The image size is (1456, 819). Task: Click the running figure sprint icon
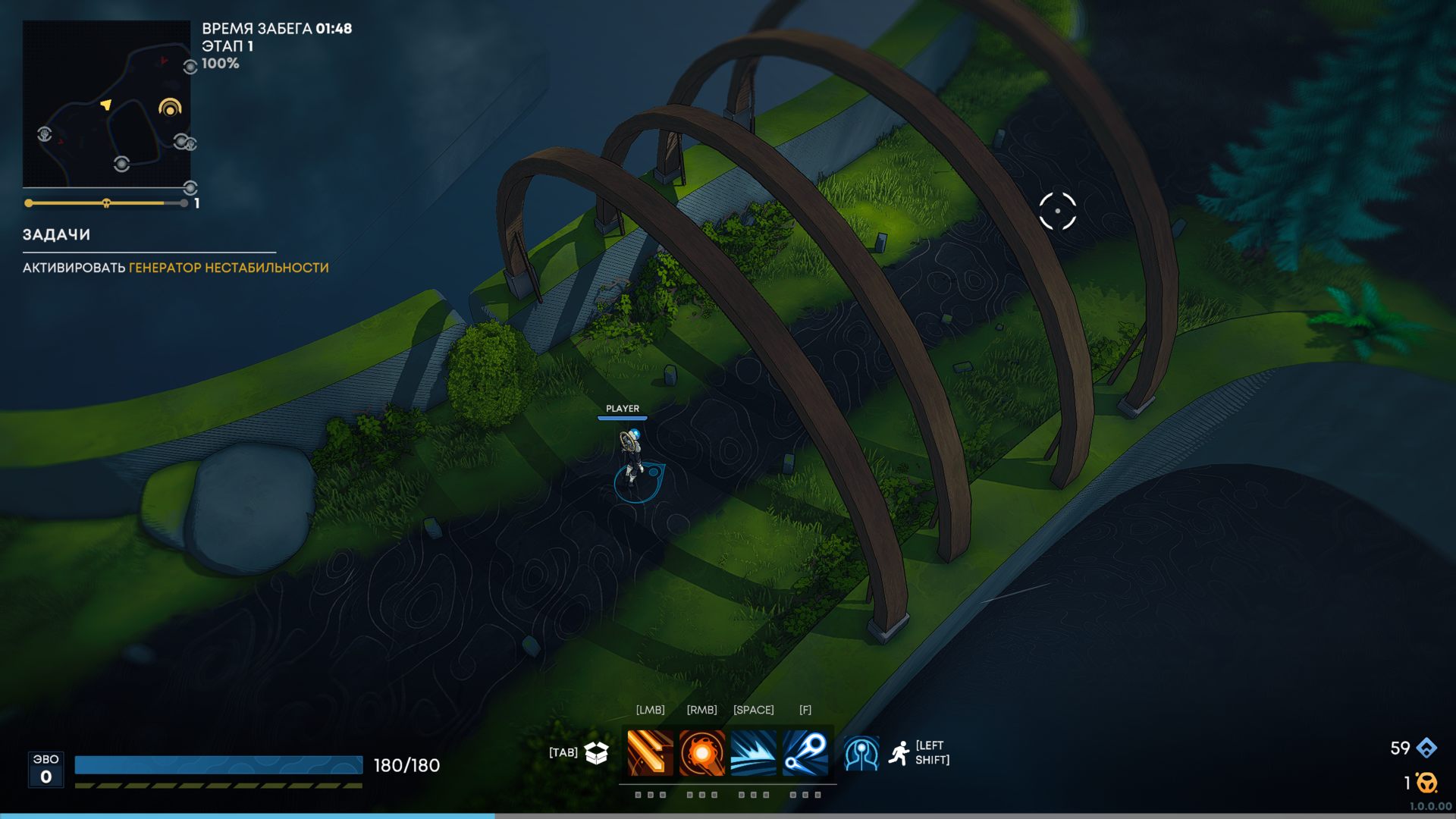pyautogui.click(x=899, y=753)
